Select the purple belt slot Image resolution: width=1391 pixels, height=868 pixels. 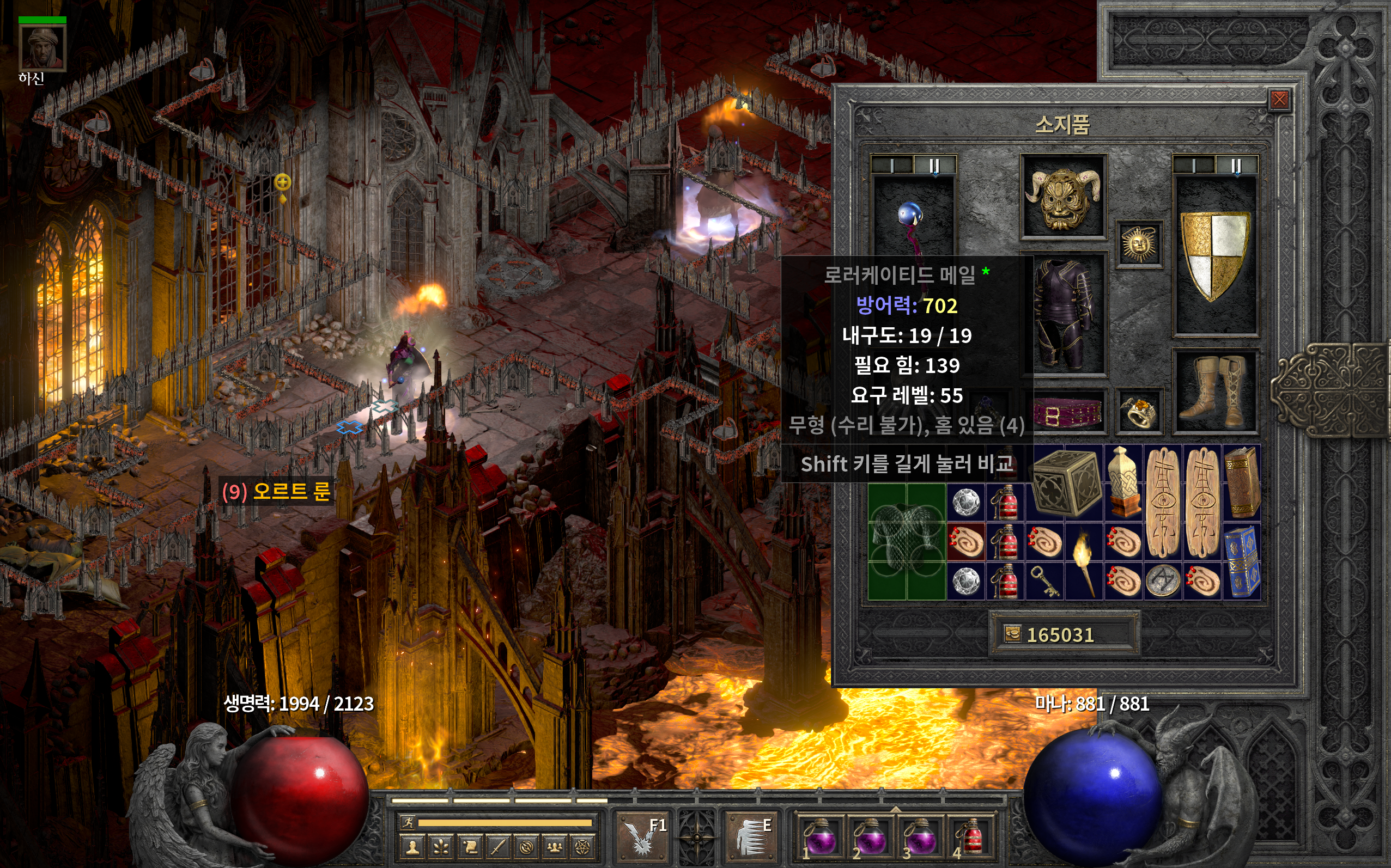tap(1068, 412)
